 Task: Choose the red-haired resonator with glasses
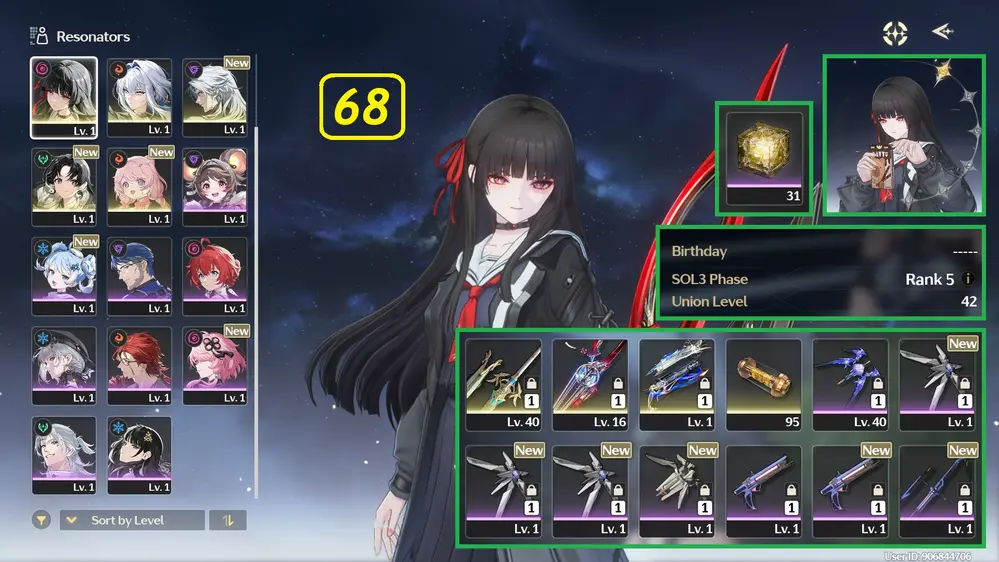pos(140,364)
